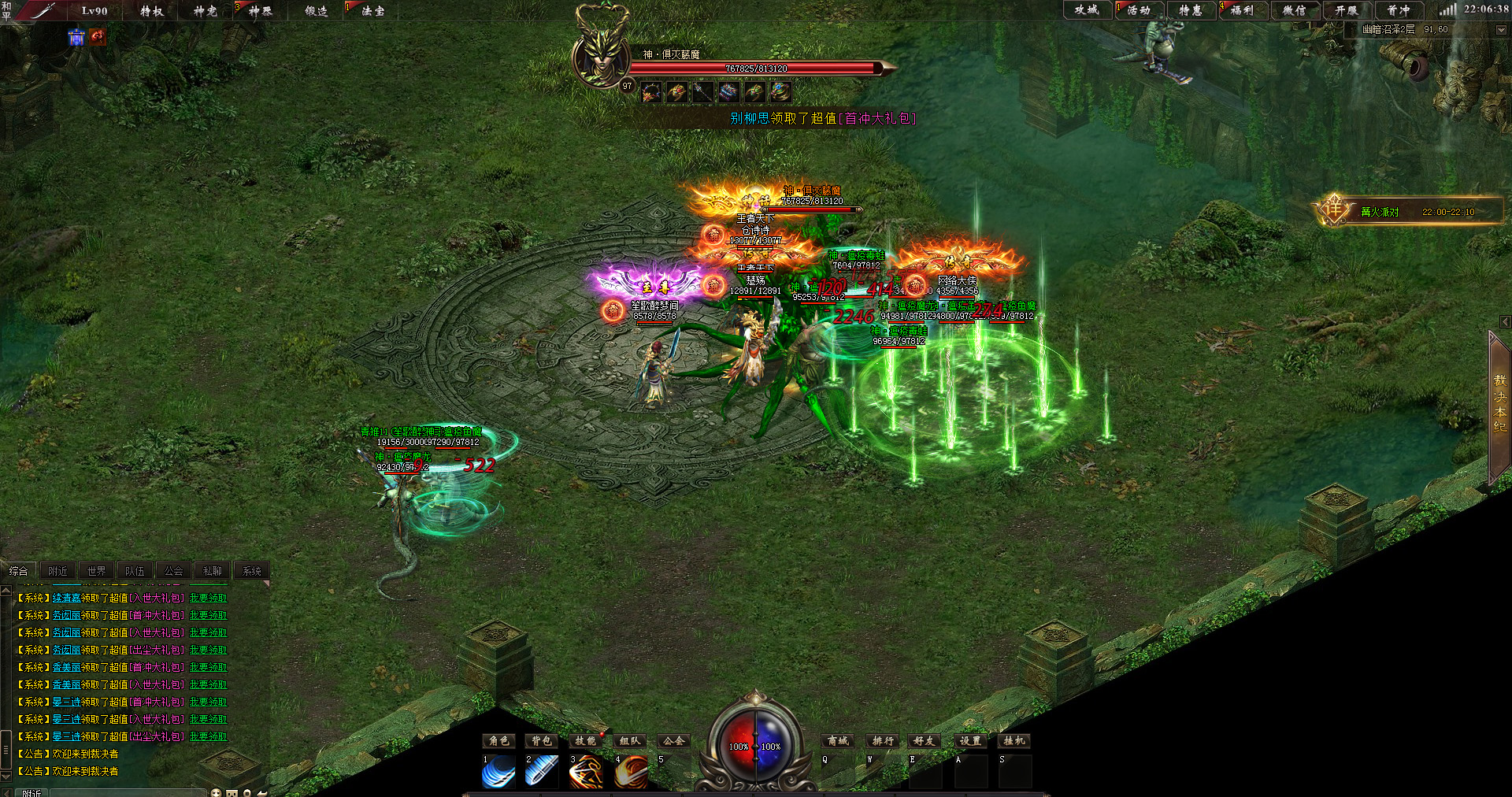Open the 福利 welfare menu
1512x797 pixels.
coord(1242,10)
